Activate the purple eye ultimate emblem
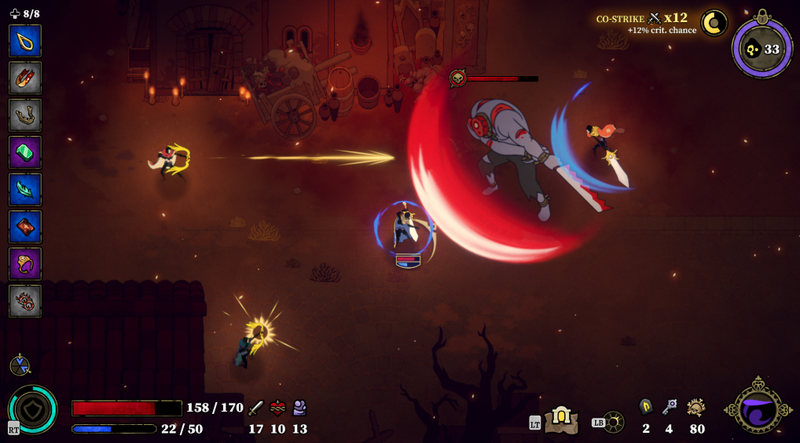Viewport: 800px width, 443px height. coord(758,409)
